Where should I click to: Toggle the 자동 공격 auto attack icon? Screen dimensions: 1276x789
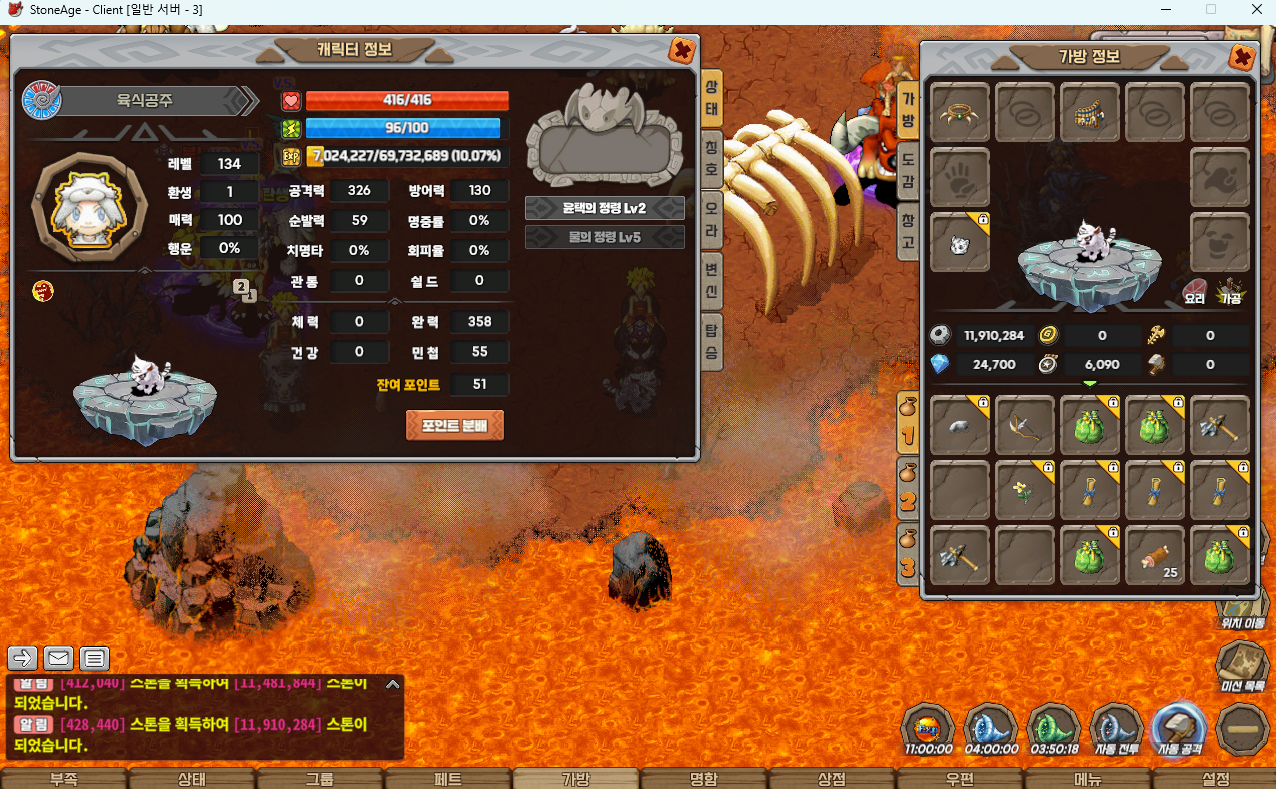click(1180, 728)
